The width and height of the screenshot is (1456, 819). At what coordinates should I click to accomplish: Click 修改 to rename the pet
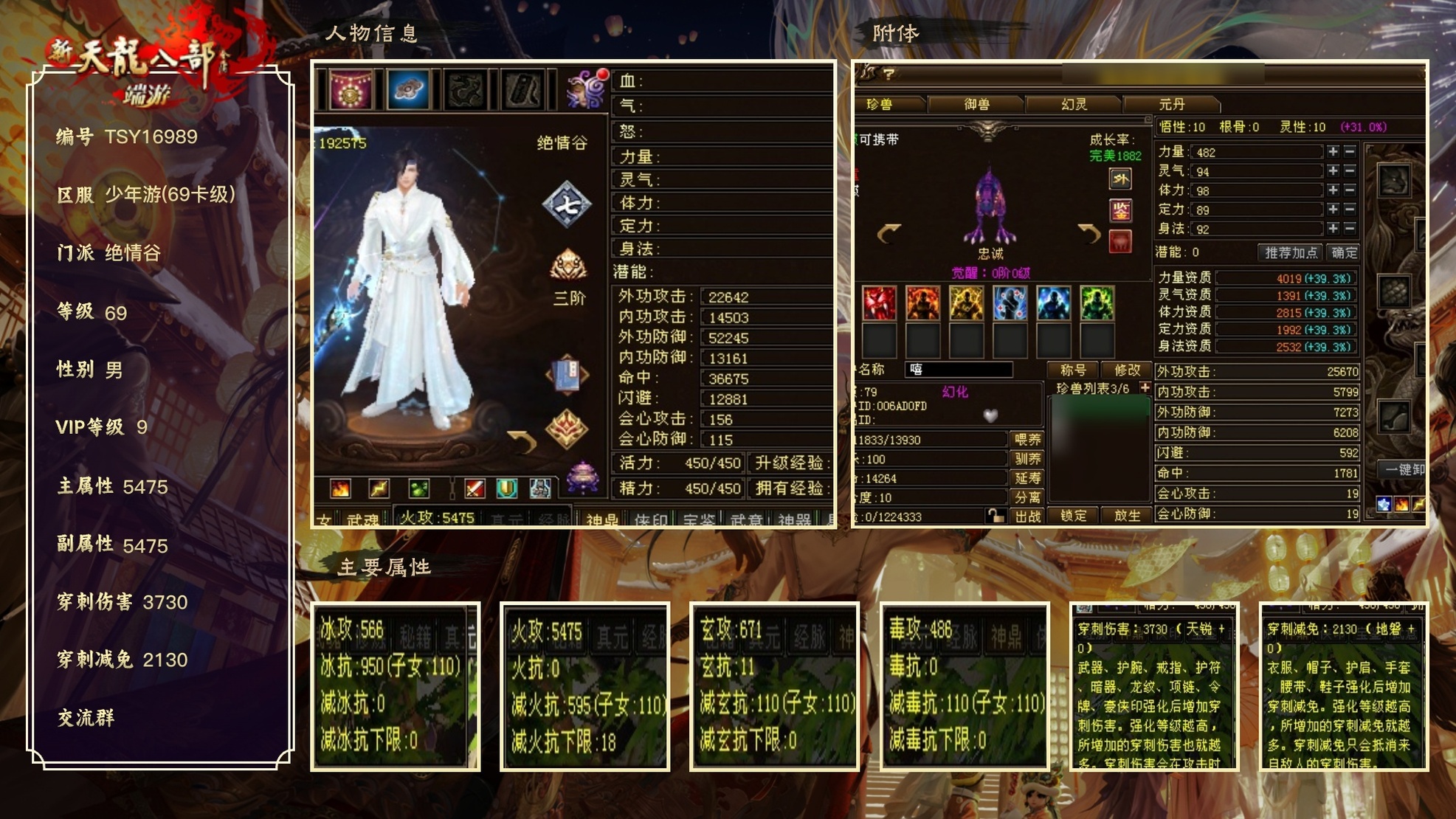click(x=1127, y=370)
